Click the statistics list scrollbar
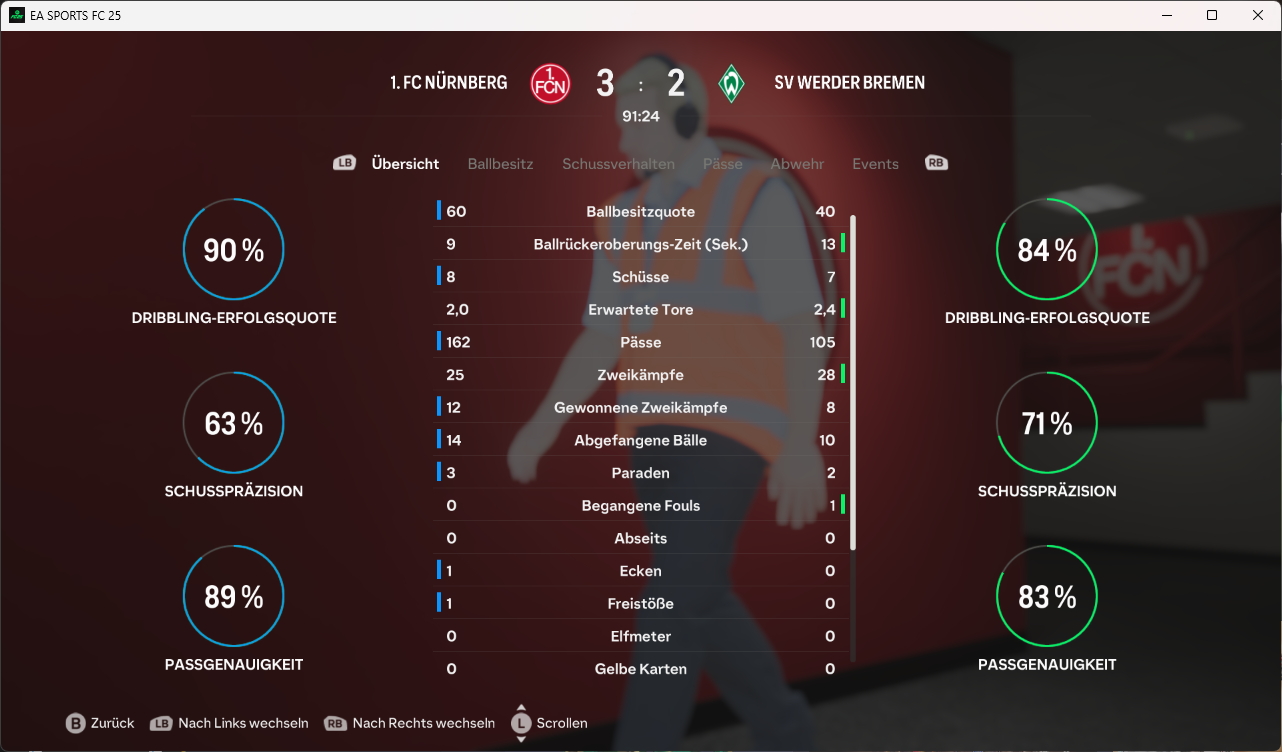 click(853, 380)
